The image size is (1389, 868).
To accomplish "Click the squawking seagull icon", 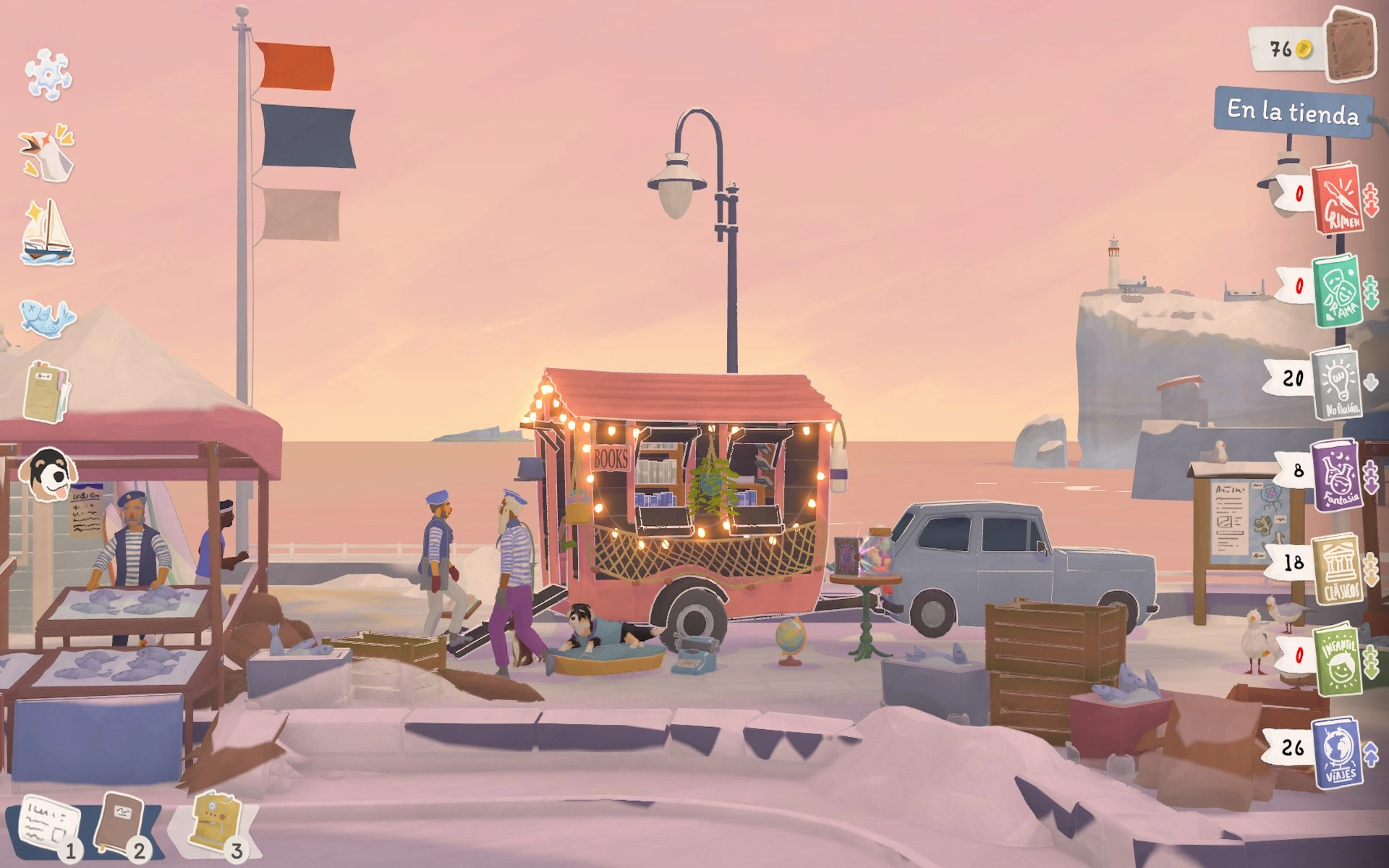I will click(x=48, y=153).
